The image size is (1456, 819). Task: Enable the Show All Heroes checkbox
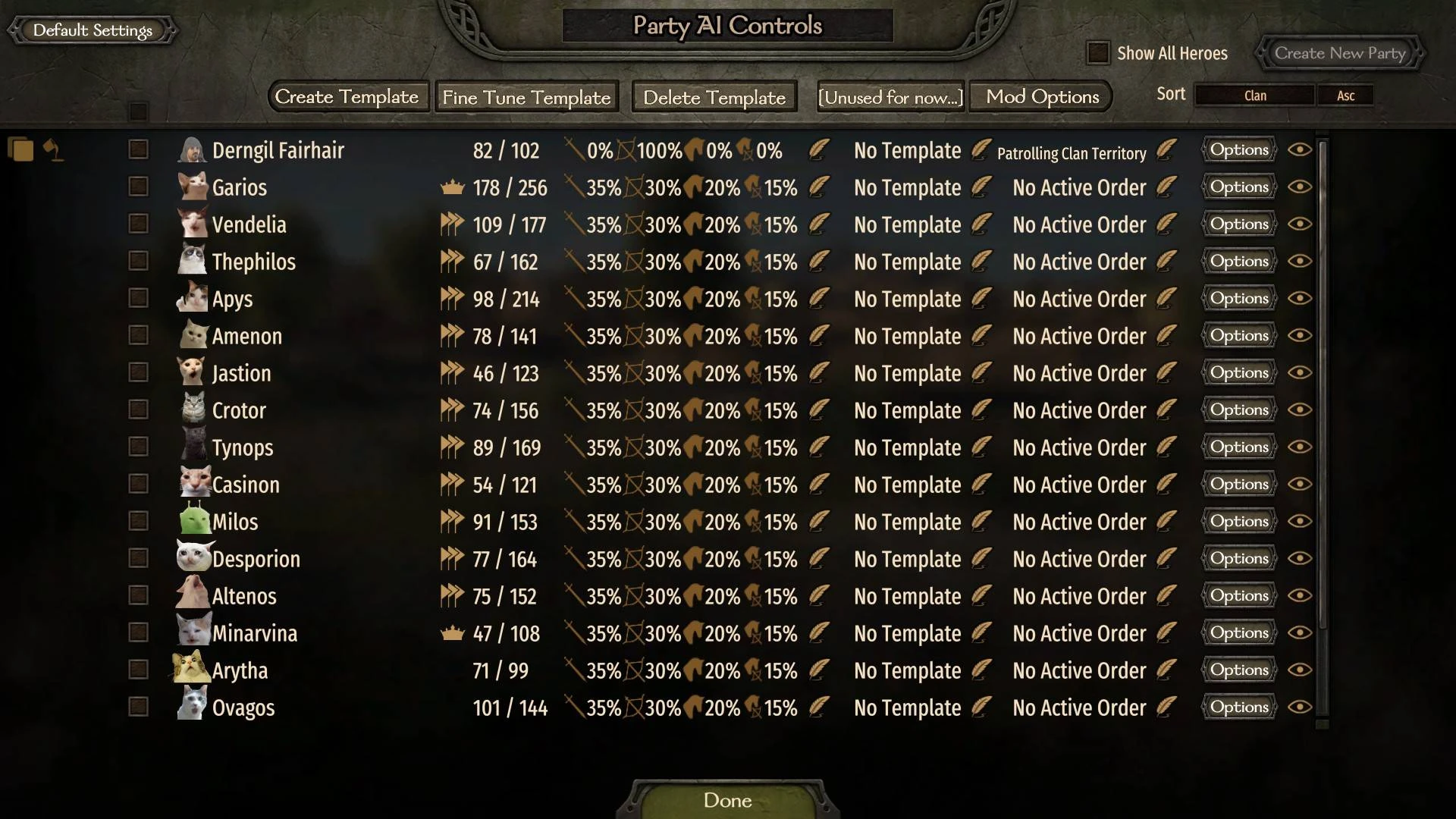1097,53
